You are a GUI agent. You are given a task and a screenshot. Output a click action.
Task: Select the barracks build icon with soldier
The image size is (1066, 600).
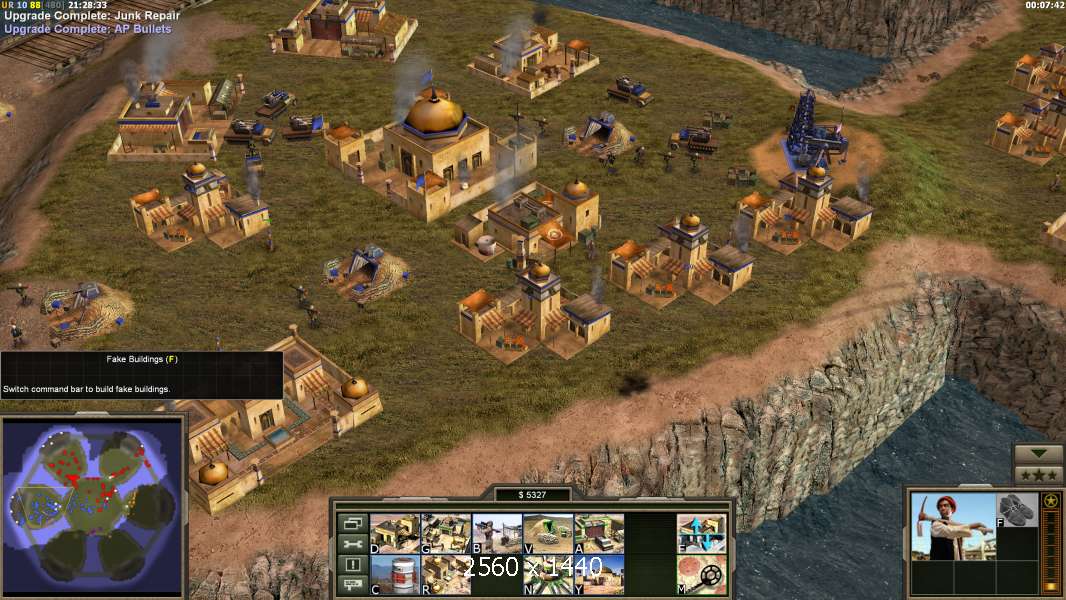point(497,533)
